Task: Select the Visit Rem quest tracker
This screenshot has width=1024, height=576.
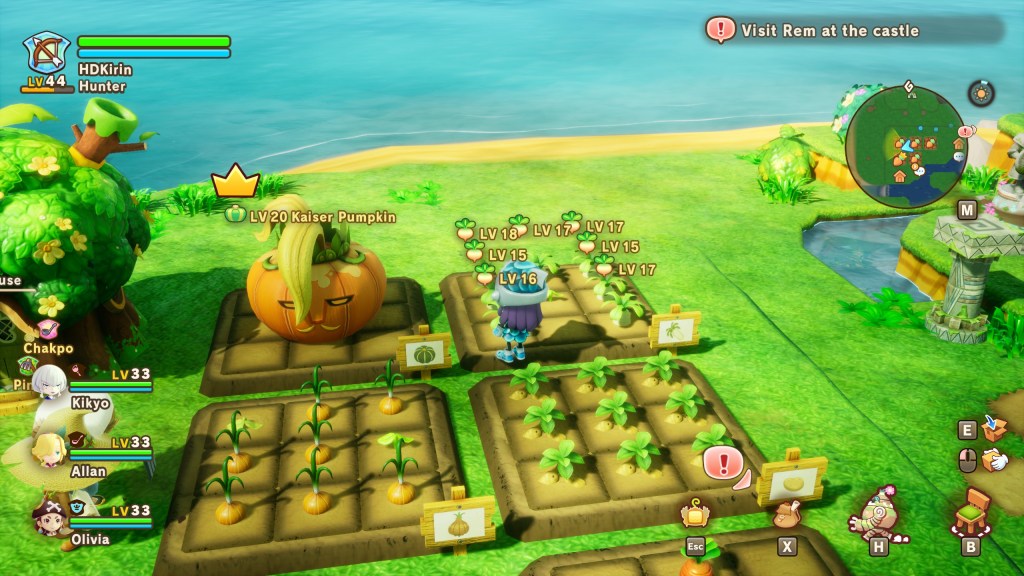Action: click(828, 30)
